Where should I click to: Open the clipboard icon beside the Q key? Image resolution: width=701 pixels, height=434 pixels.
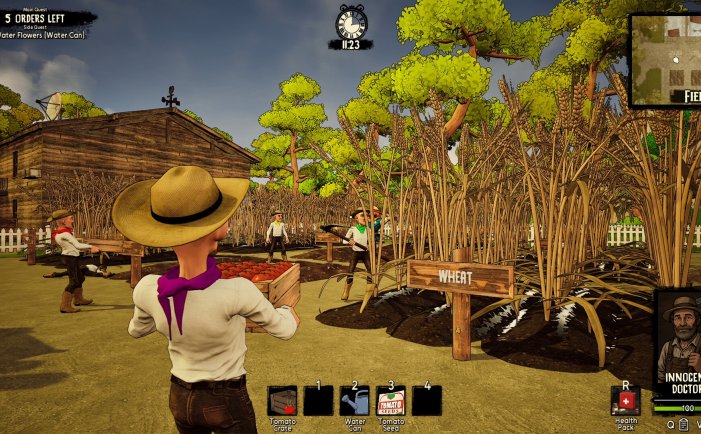(x=683, y=425)
